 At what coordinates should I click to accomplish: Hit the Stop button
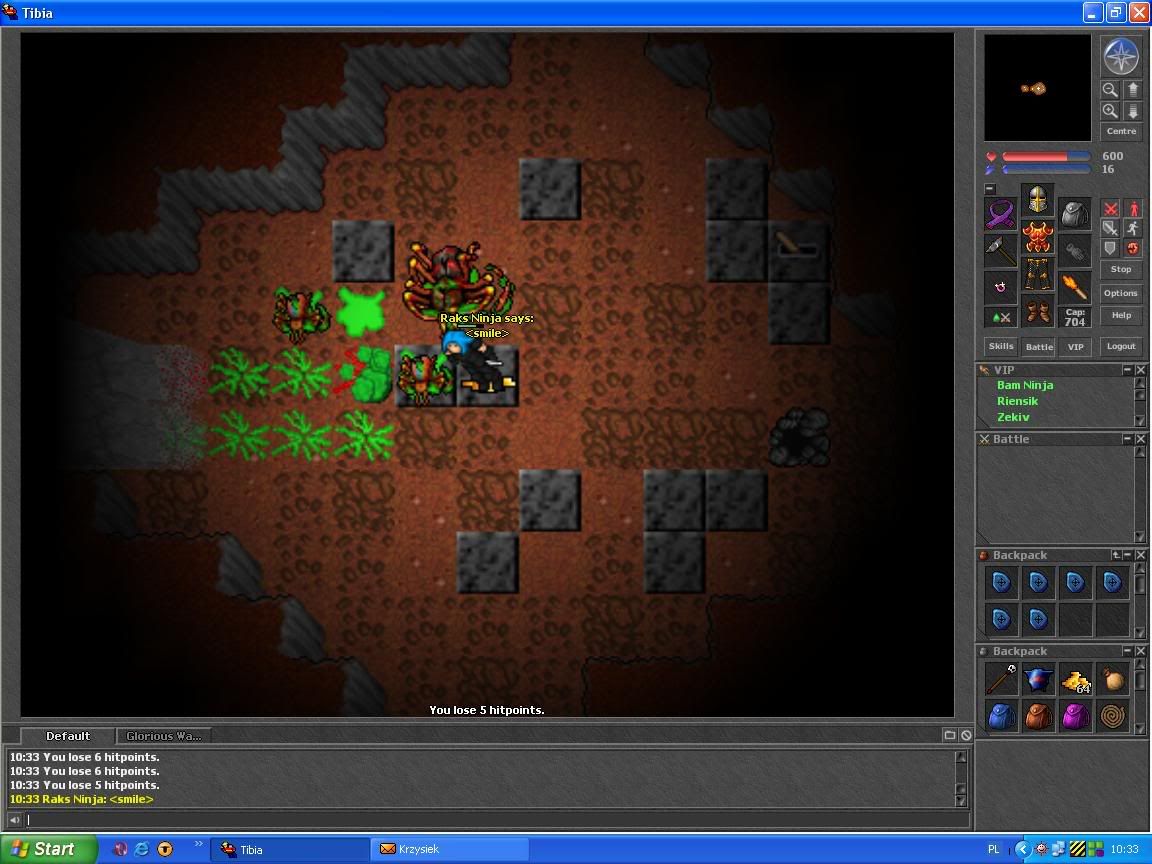1121,269
